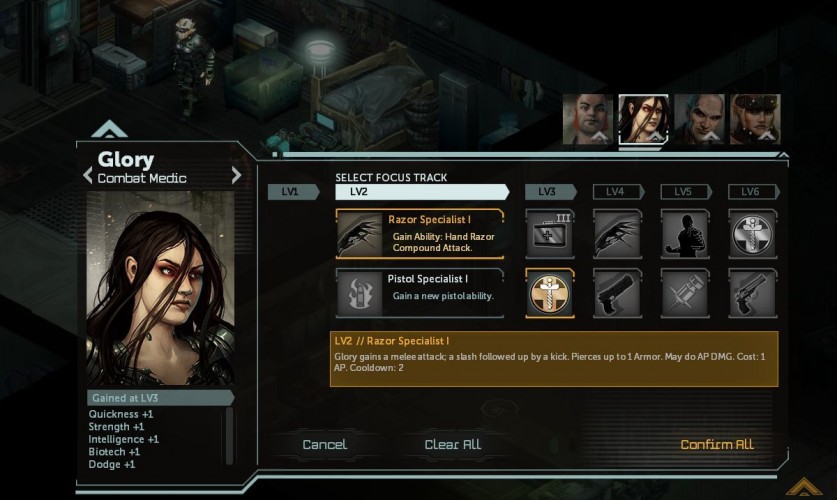Pick the LV6 revolver icon
The image size is (837, 500).
[752, 292]
